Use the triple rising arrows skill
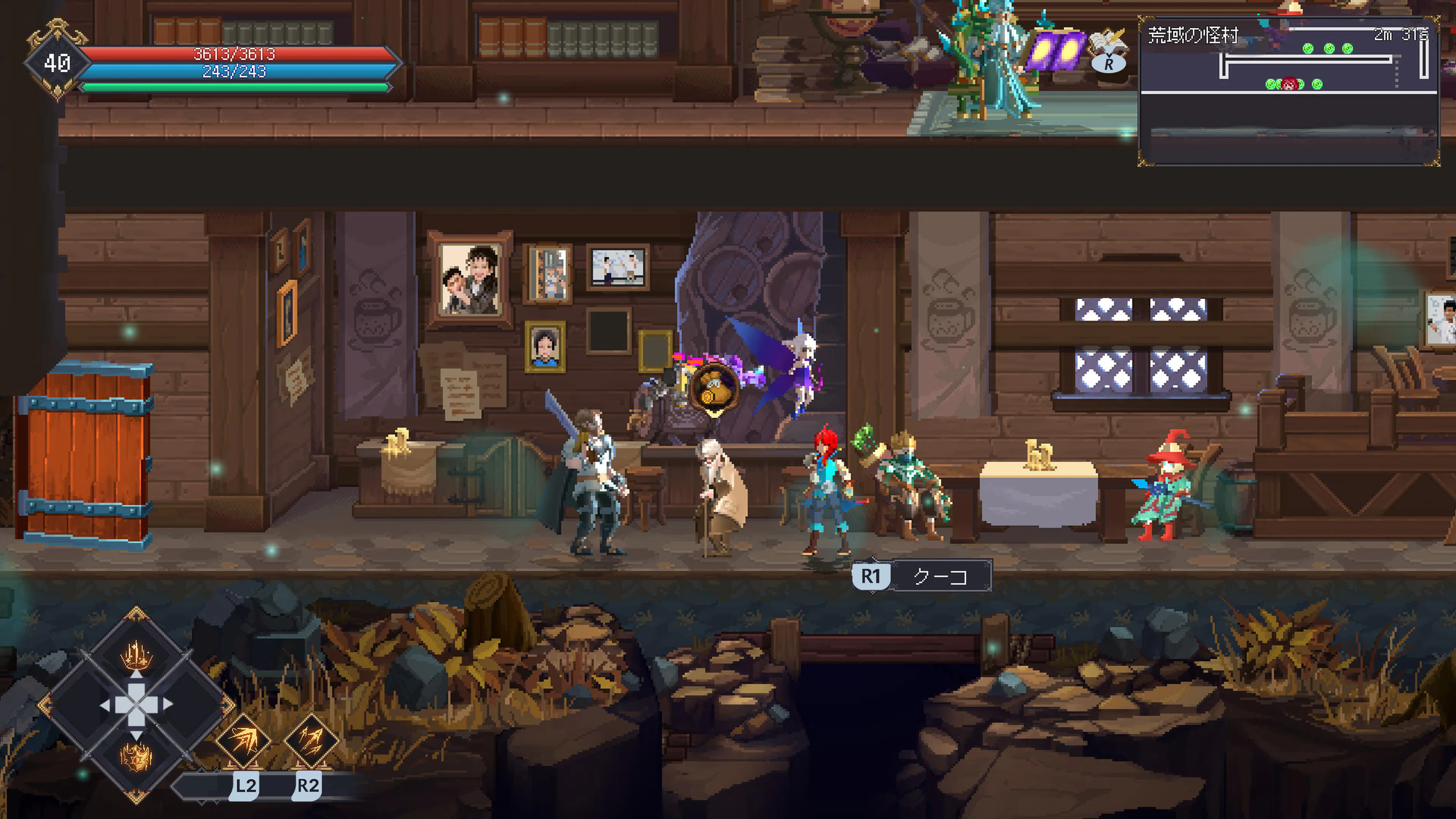The image size is (1456, 819). coord(311,740)
